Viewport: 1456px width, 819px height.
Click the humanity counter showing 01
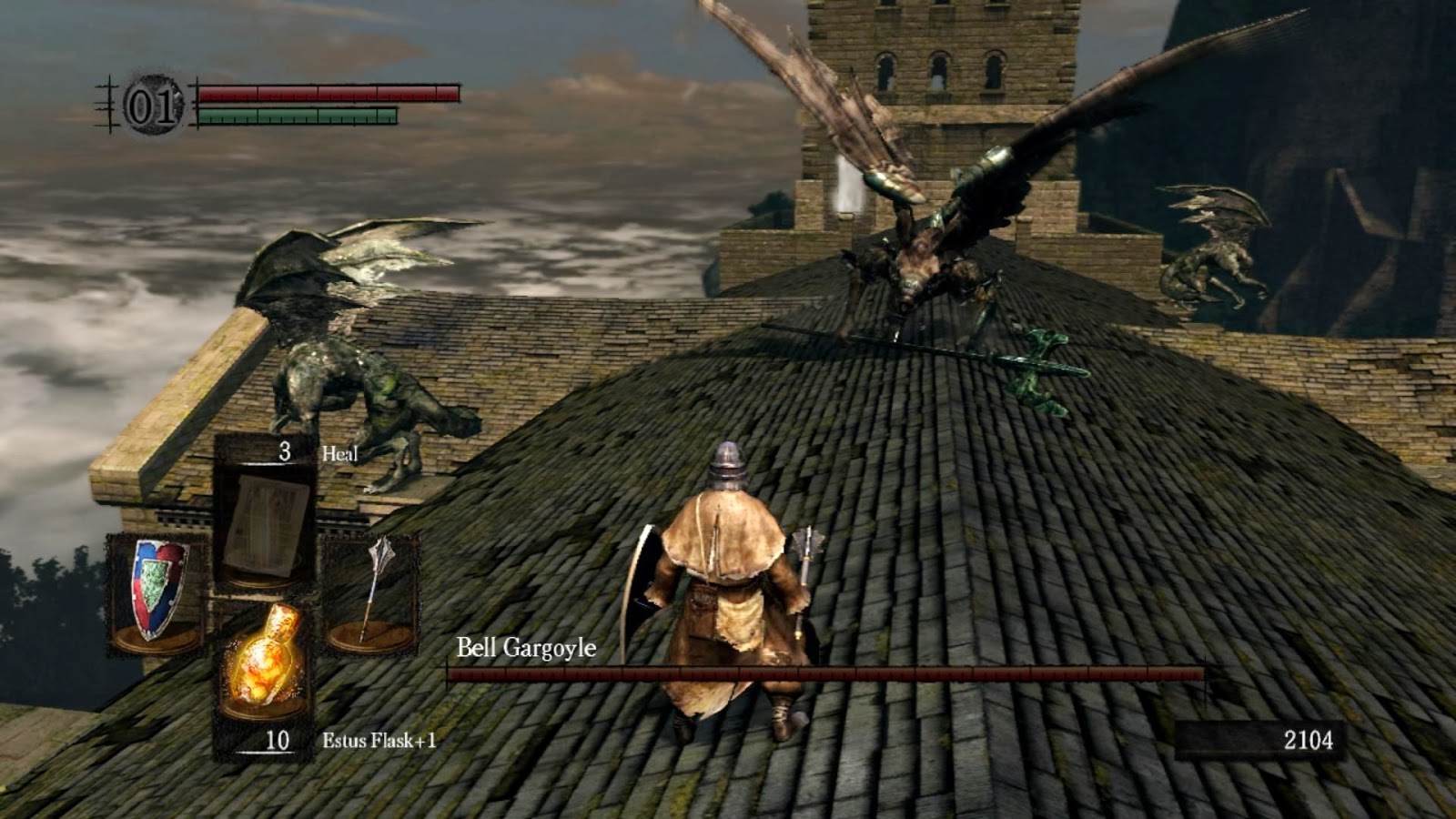[153, 103]
